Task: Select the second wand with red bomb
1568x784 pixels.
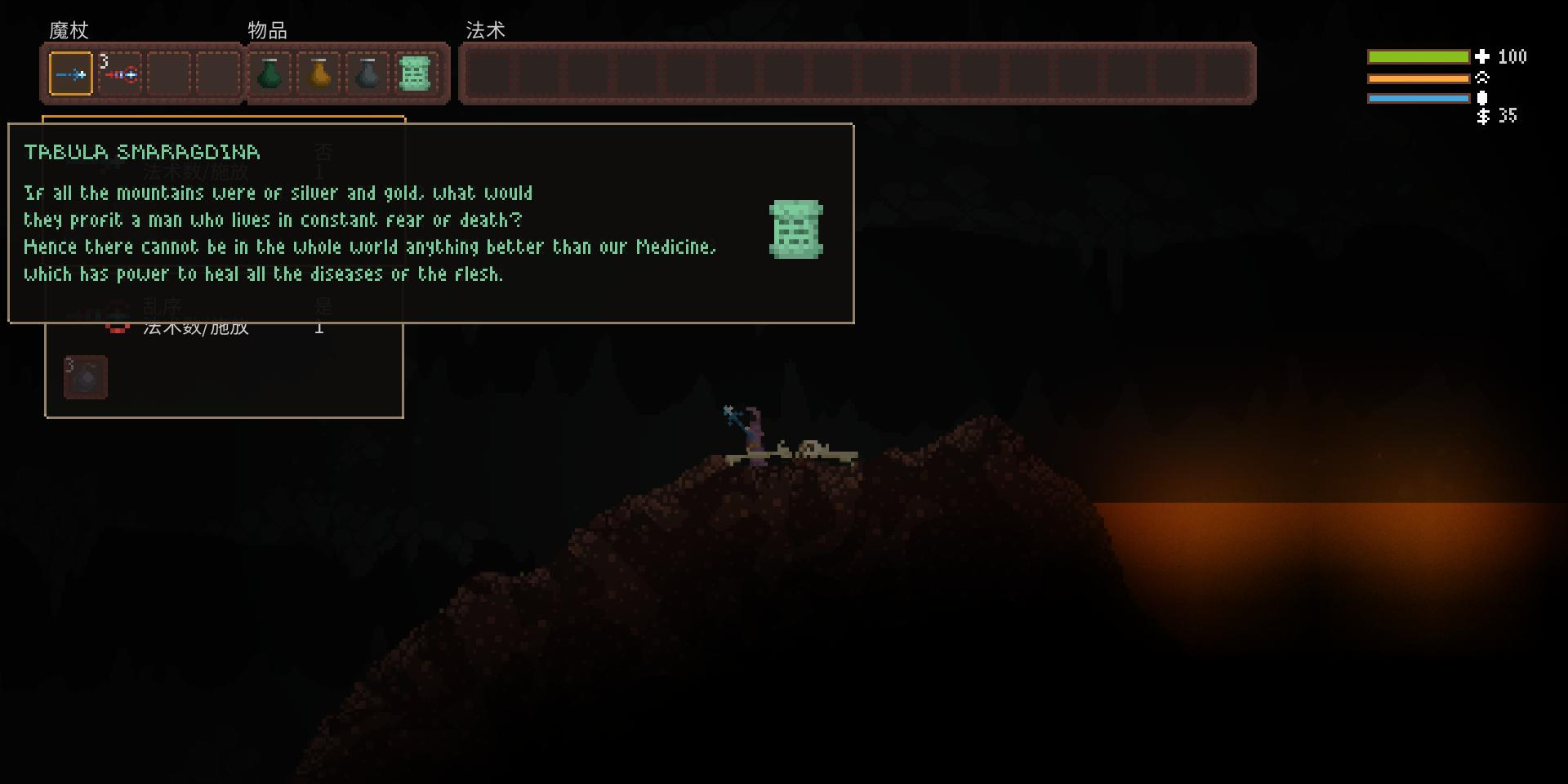Action: [121, 74]
